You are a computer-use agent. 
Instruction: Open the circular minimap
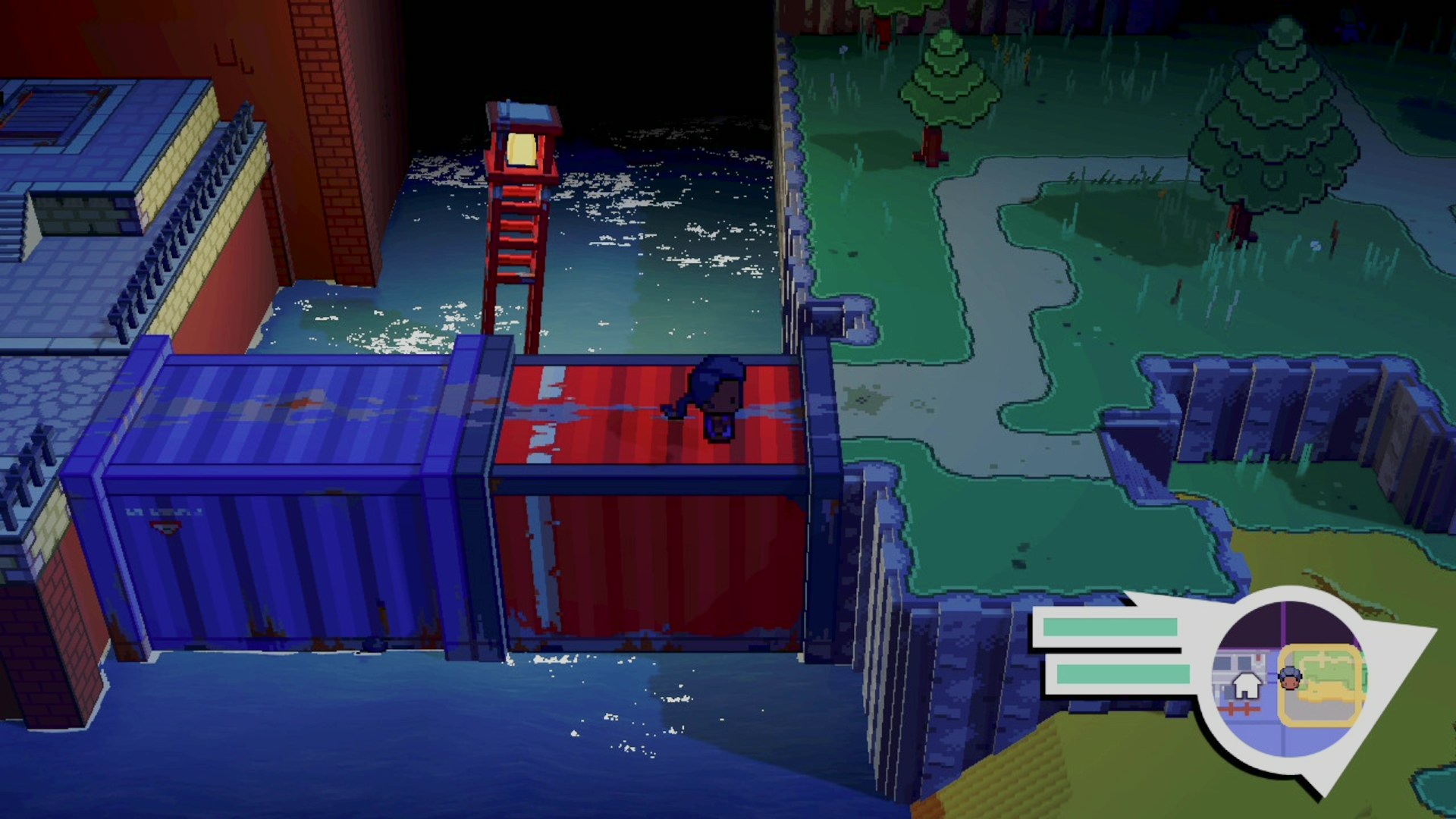pos(1288,680)
